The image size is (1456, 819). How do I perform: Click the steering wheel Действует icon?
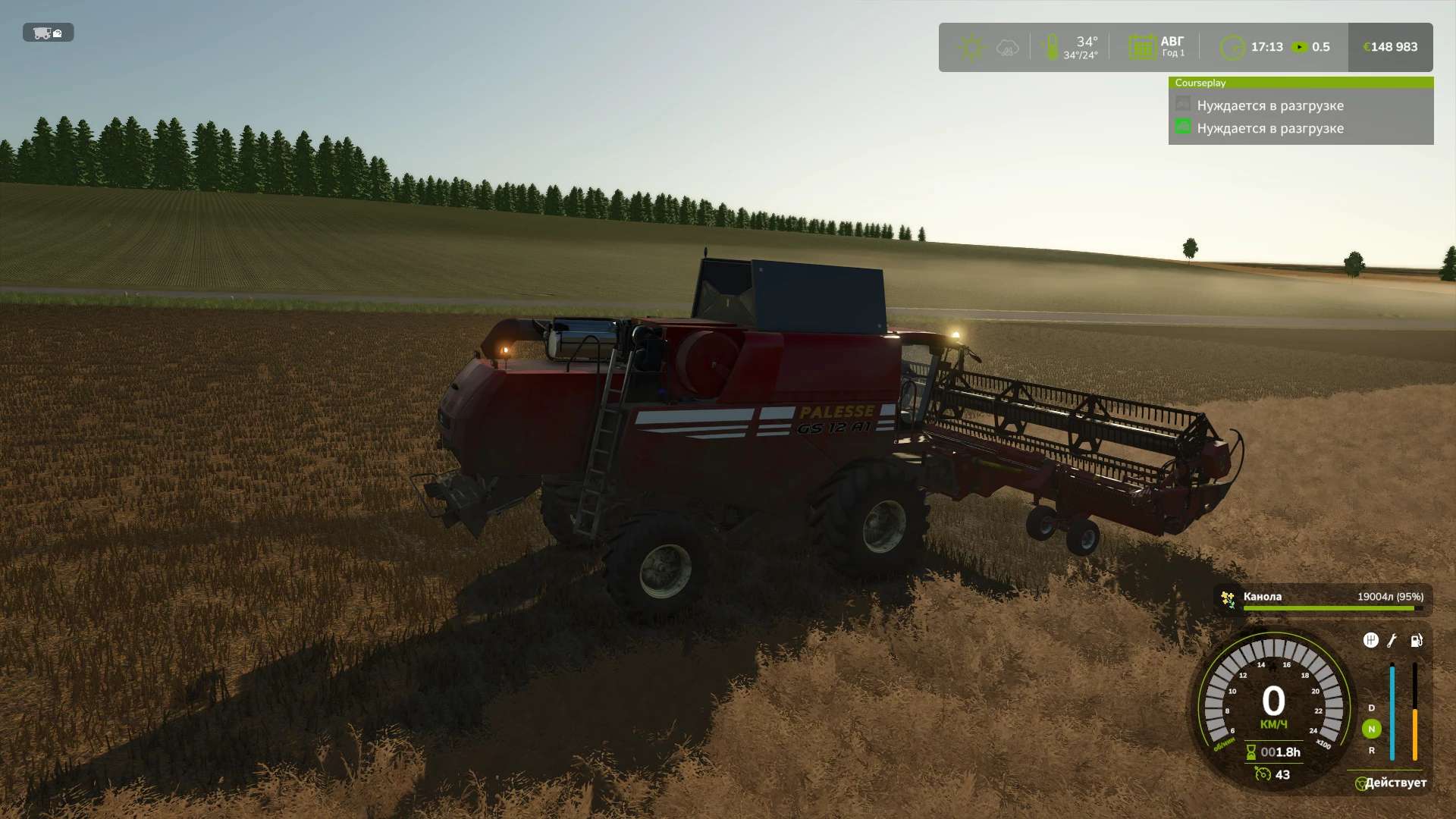(x=1361, y=783)
